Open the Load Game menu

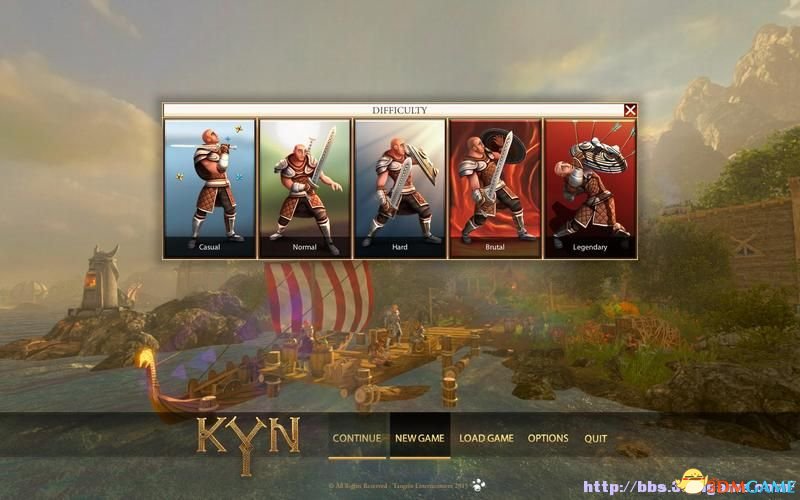tap(486, 438)
